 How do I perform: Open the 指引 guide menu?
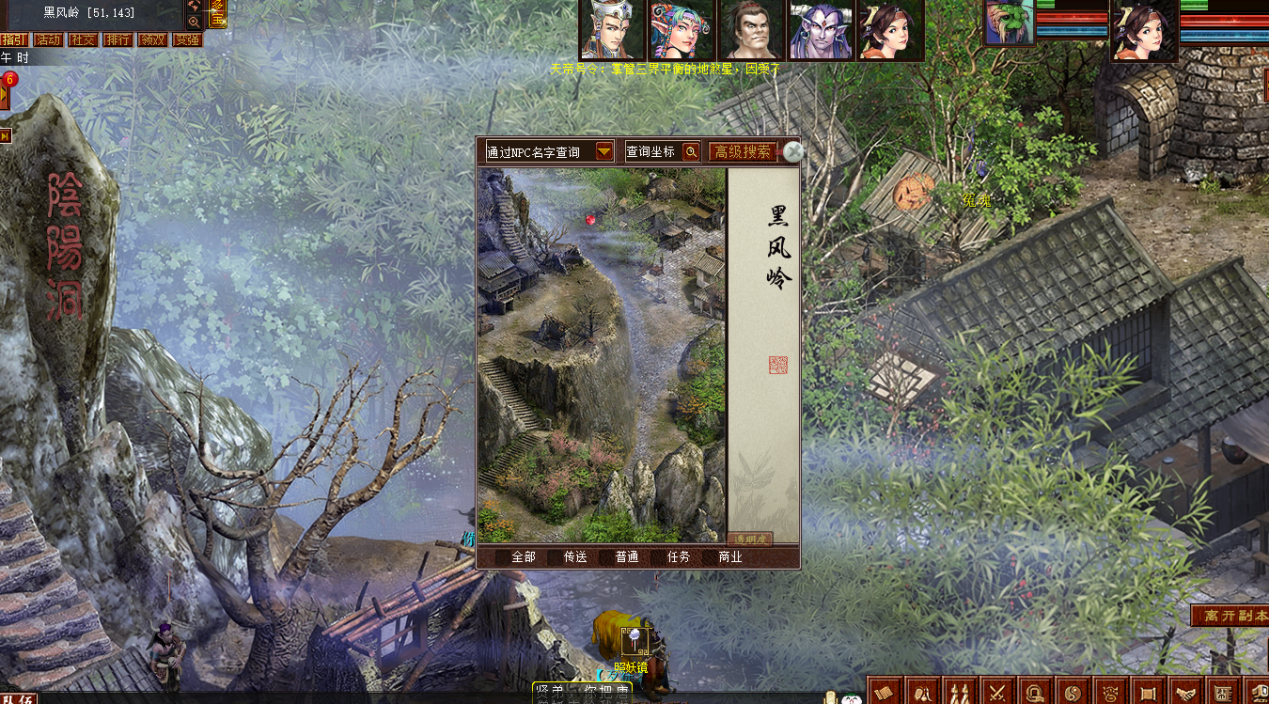(13, 40)
